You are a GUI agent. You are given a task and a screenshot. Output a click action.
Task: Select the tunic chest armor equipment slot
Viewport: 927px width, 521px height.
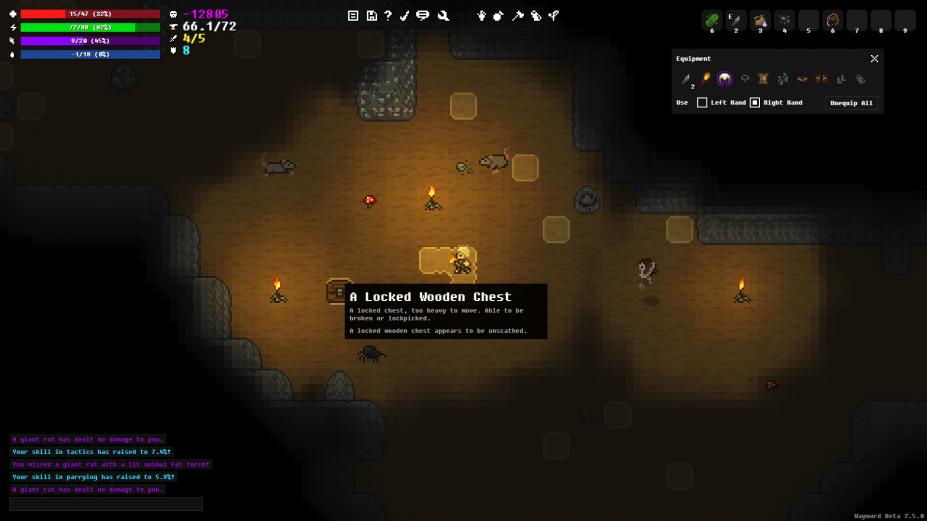tap(764, 79)
